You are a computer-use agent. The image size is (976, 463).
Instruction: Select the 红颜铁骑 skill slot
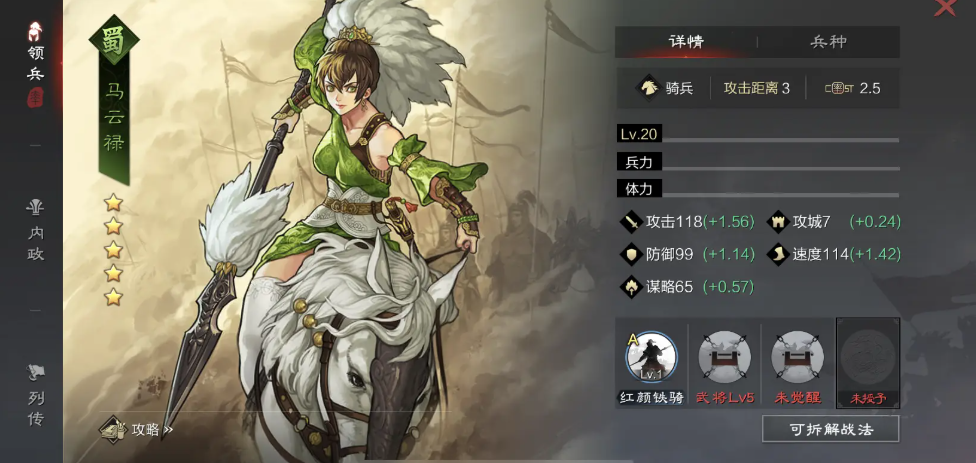pos(651,362)
